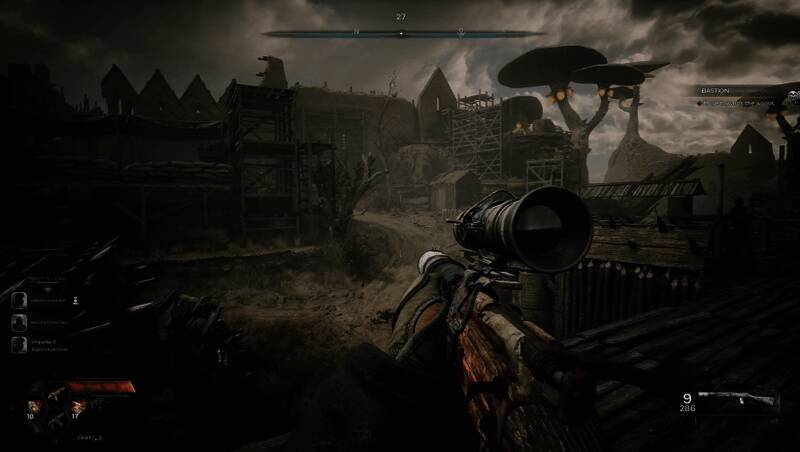Select the third teammate portrait in party list
This screenshot has width=800, height=452.
pyautogui.click(x=19, y=343)
